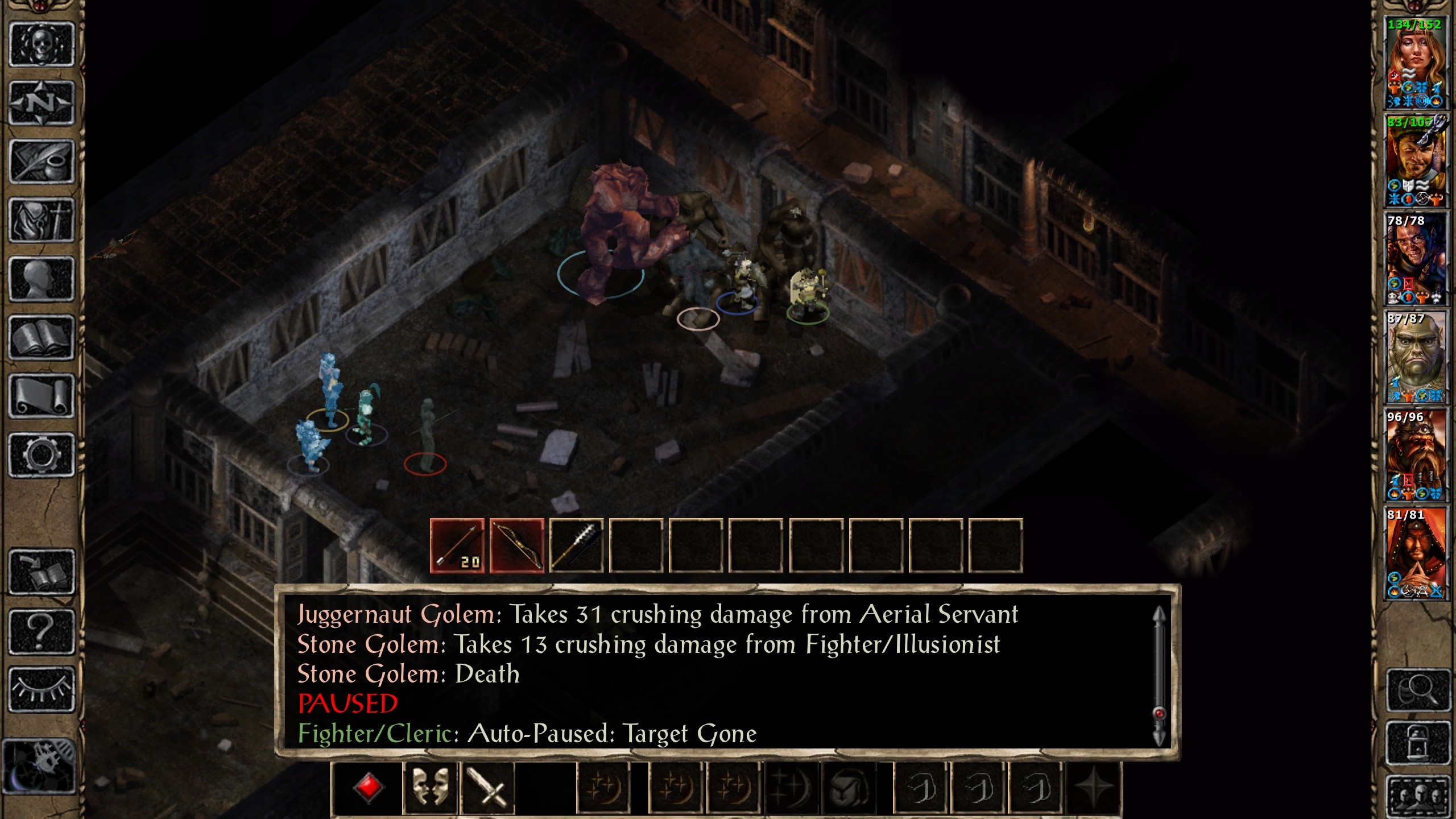The width and height of the screenshot is (1456, 819).
Task: Click the magnifying glass button
Action: tap(1417, 691)
